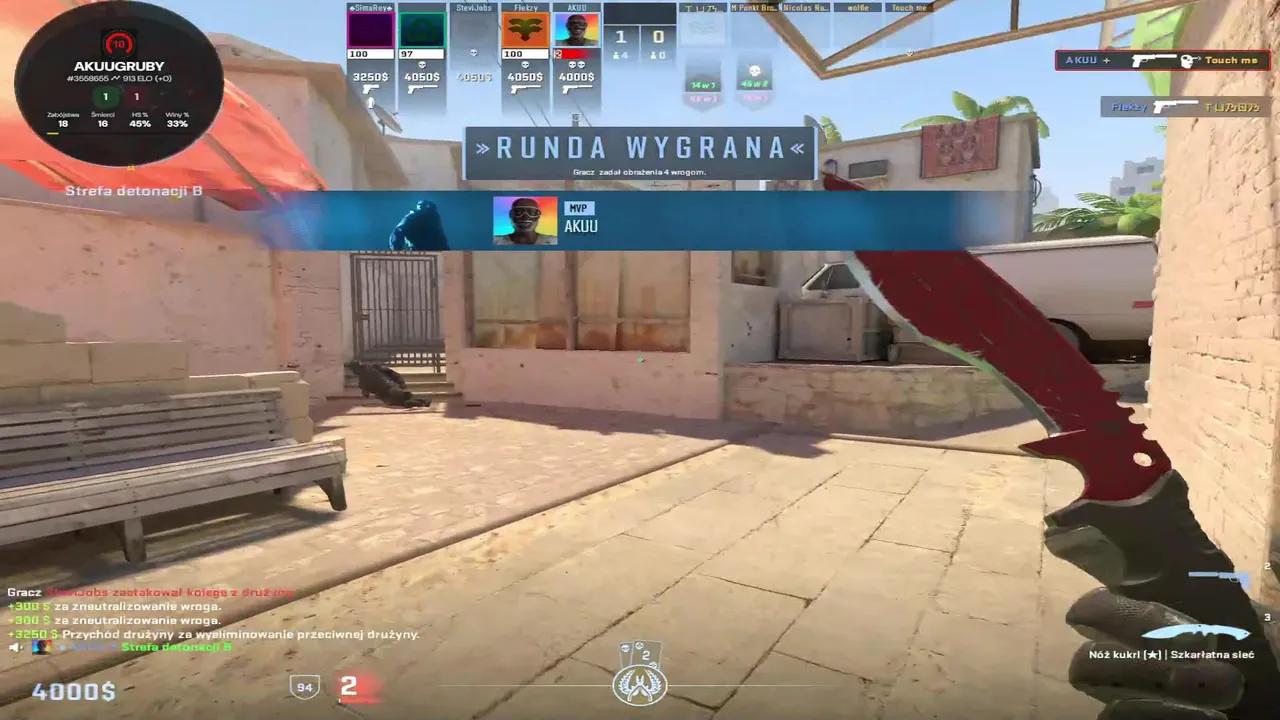Select the enemy score showing 0

tap(657, 37)
